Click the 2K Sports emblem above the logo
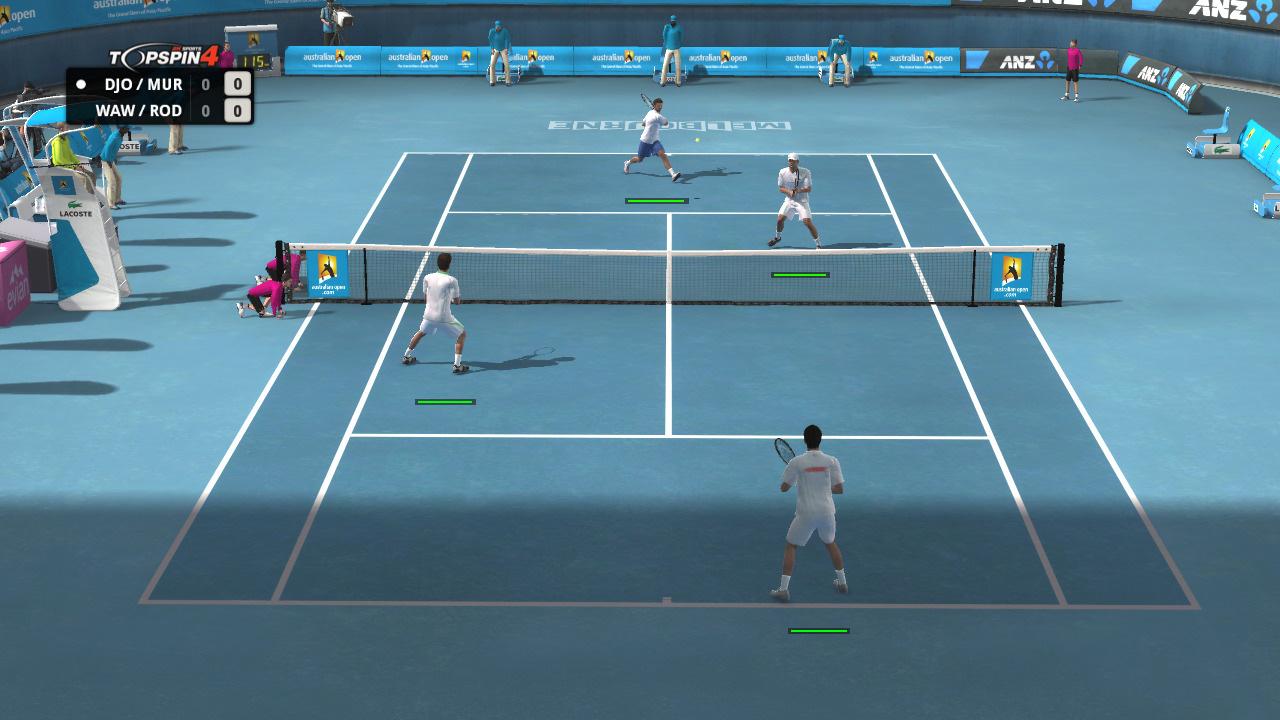 (186, 48)
